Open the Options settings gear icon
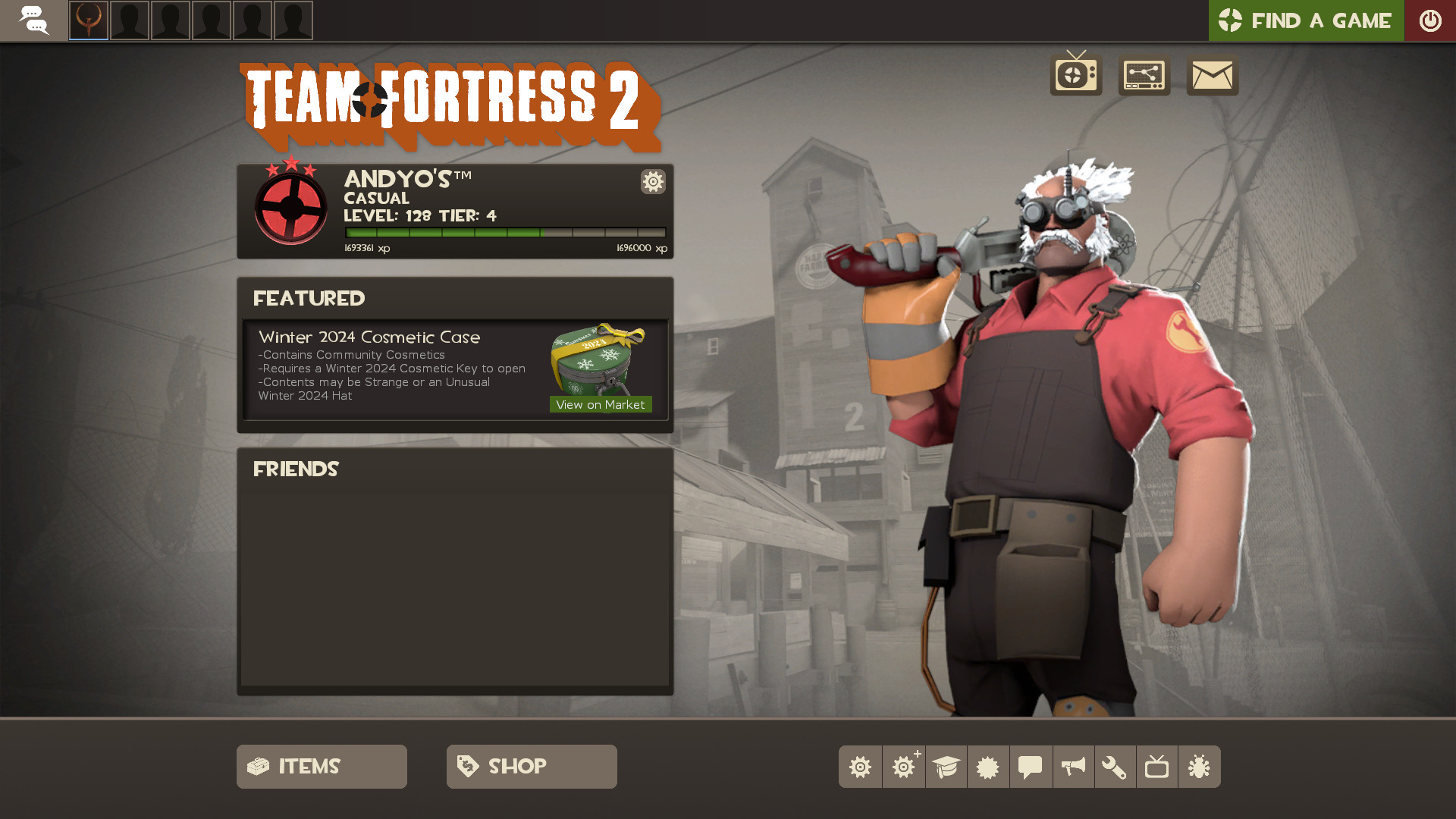Image resolution: width=1456 pixels, height=819 pixels. click(860, 767)
